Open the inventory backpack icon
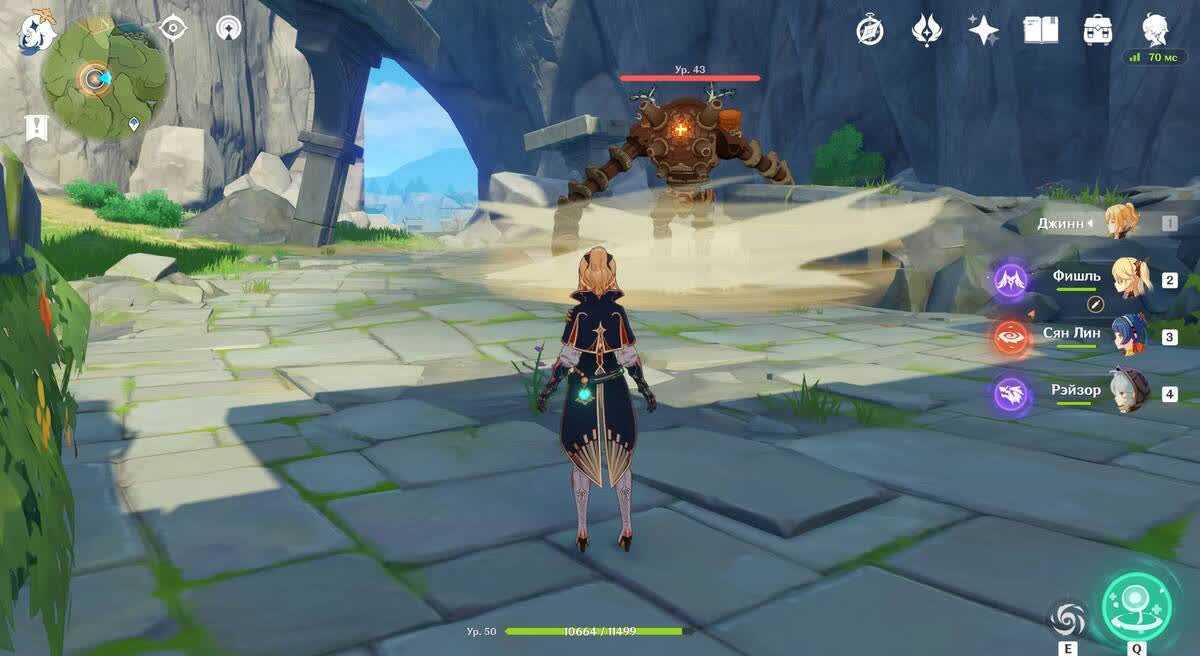The width and height of the screenshot is (1200, 656). [x=1098, y=30]
